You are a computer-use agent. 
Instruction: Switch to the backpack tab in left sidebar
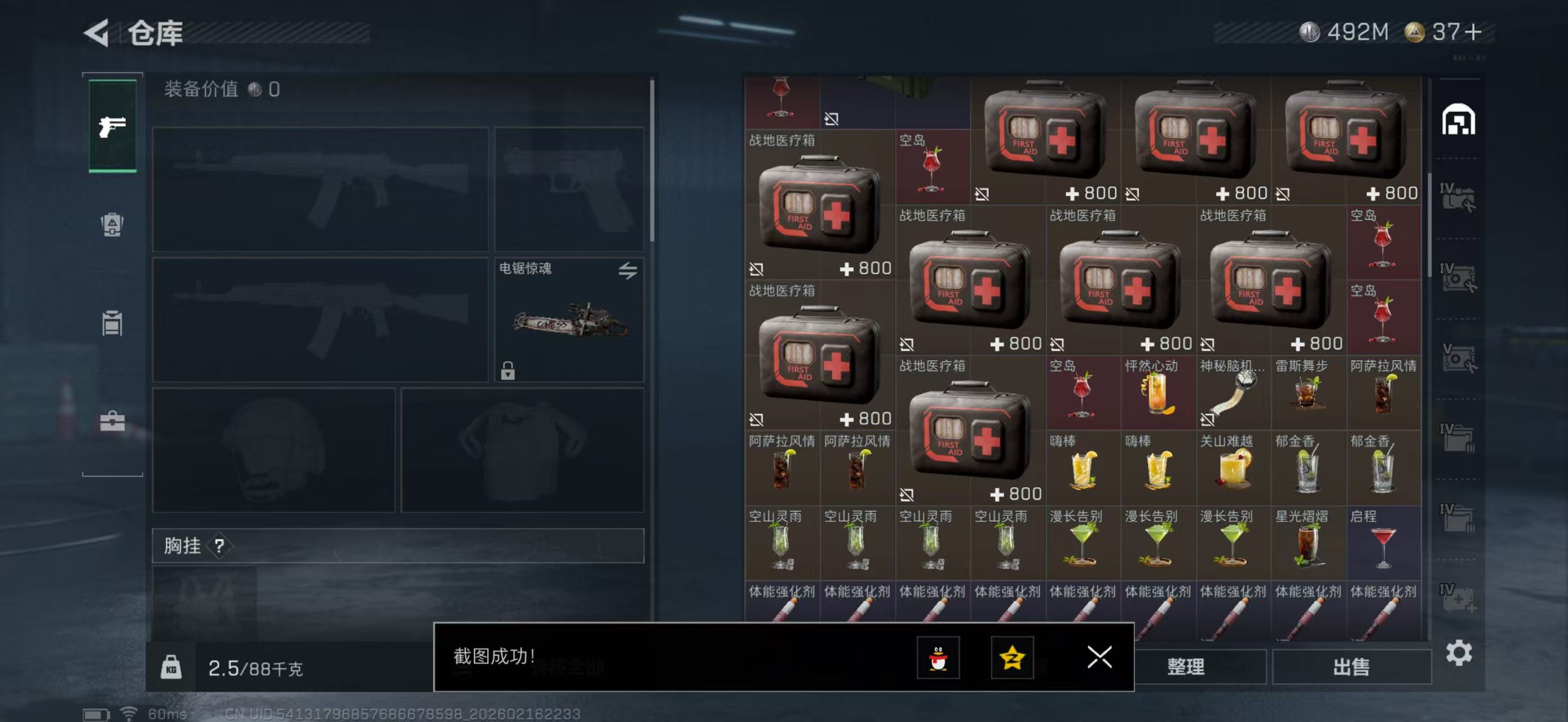112,226
